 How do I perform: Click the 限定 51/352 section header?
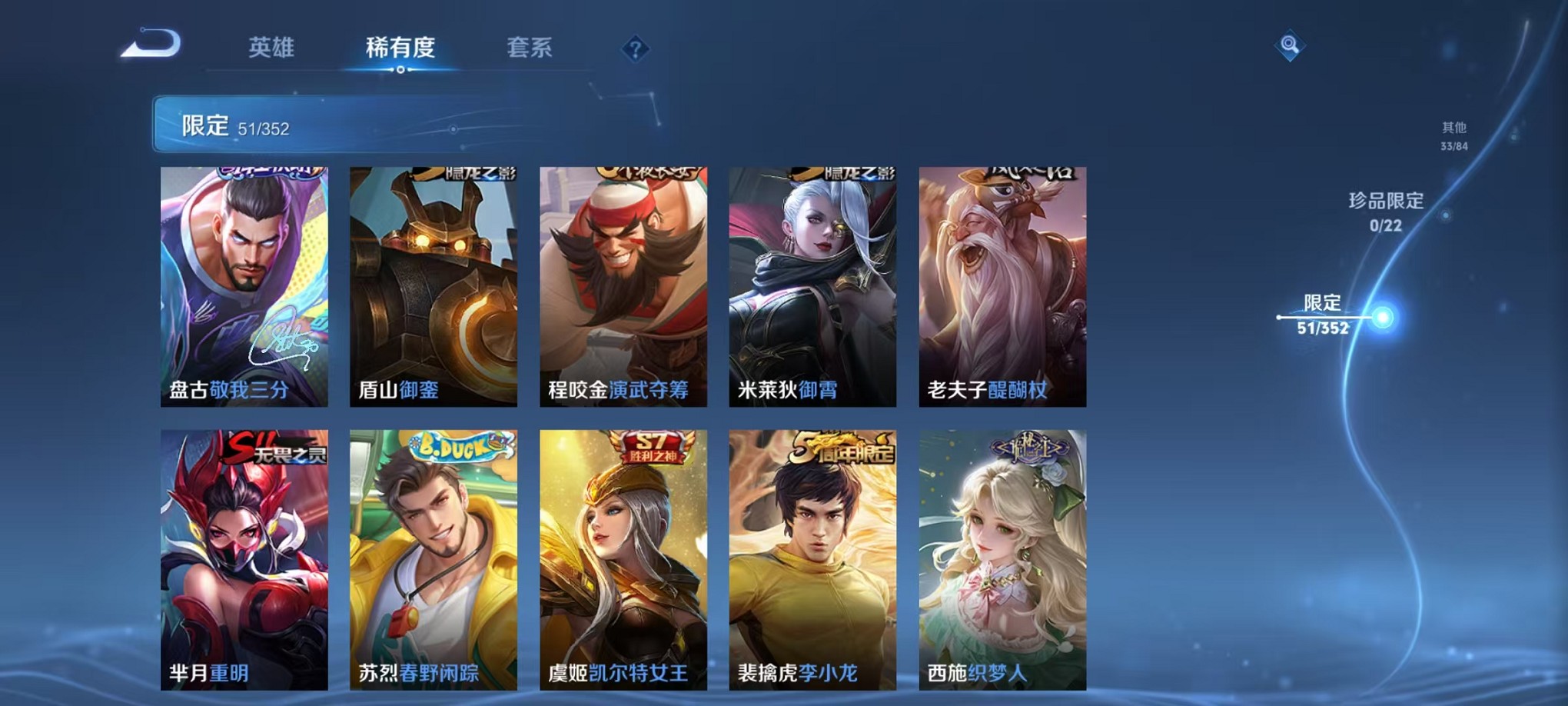coord(230,125)
